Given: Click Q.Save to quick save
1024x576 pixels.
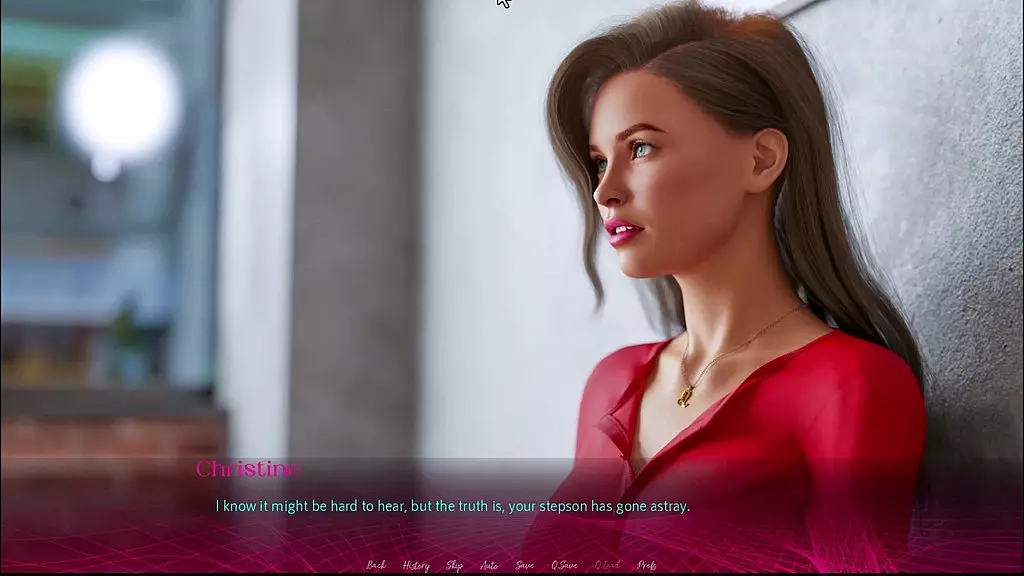Looking at the screenshot, I should tap(565, 565).
